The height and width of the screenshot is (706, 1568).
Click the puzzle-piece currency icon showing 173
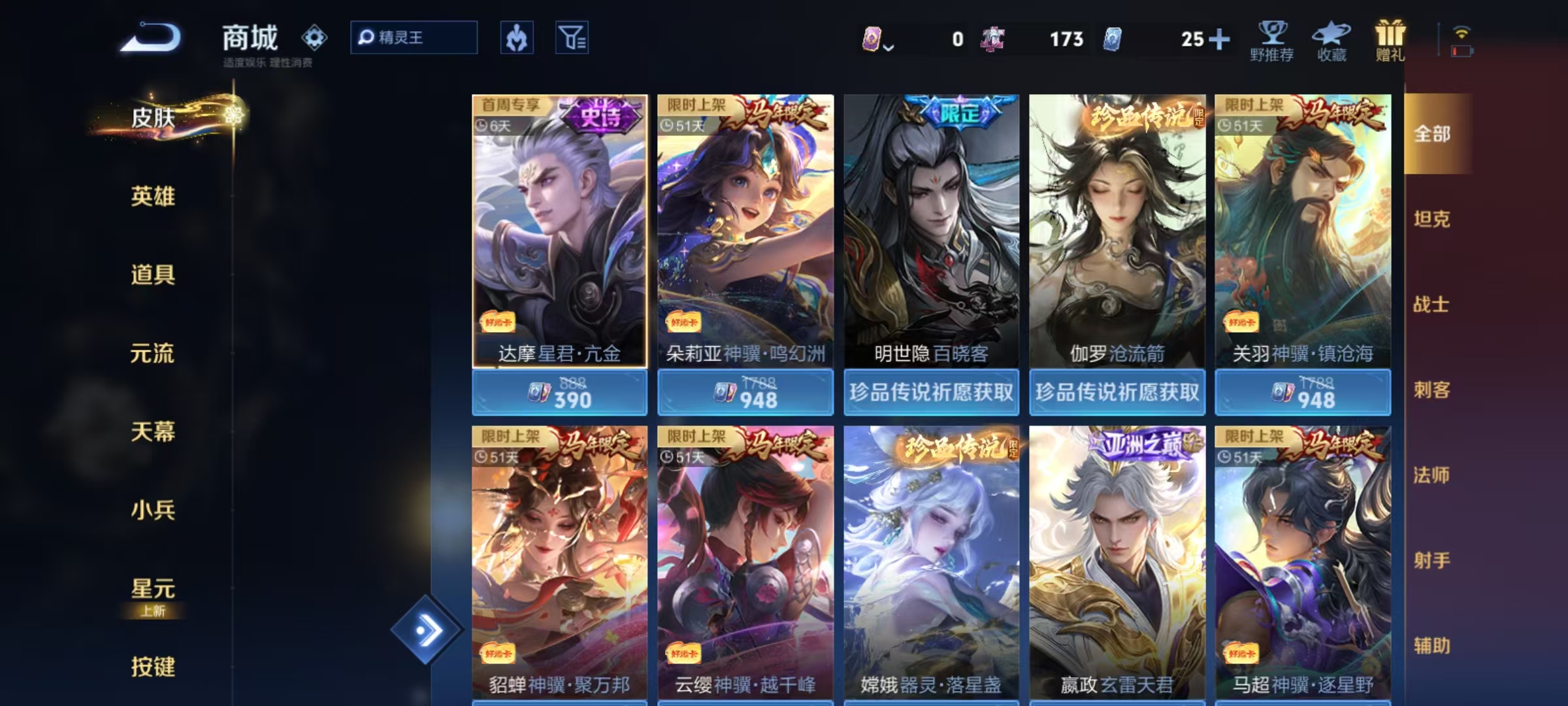coord(993,39)
